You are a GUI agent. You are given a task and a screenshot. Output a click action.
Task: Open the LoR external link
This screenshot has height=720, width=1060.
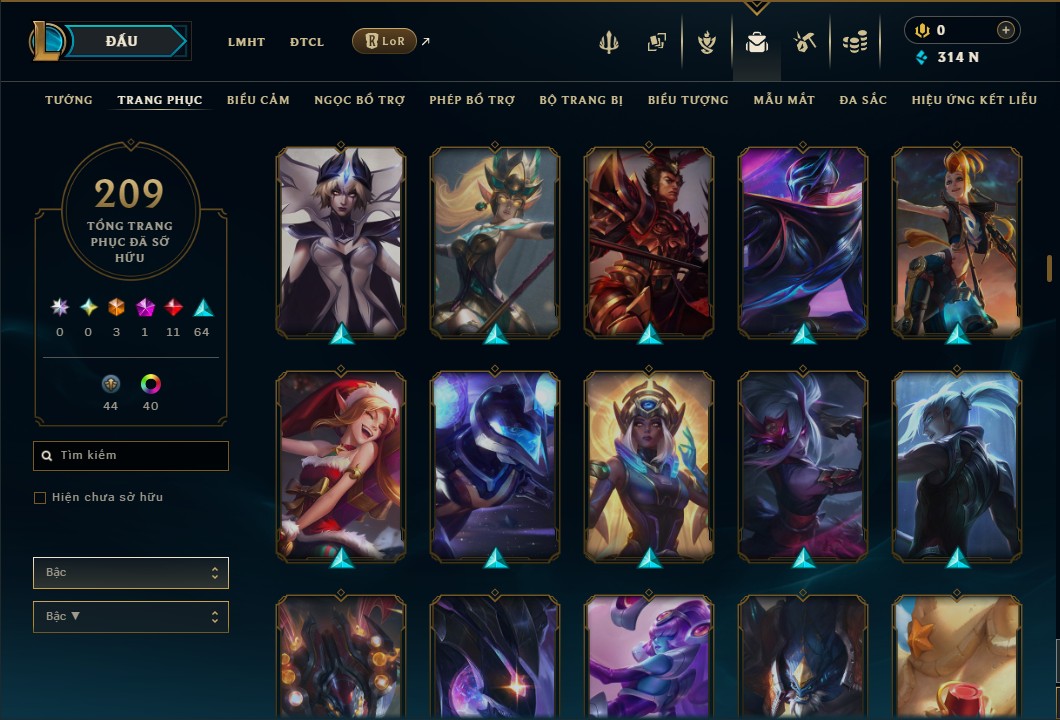pos(385,41)
